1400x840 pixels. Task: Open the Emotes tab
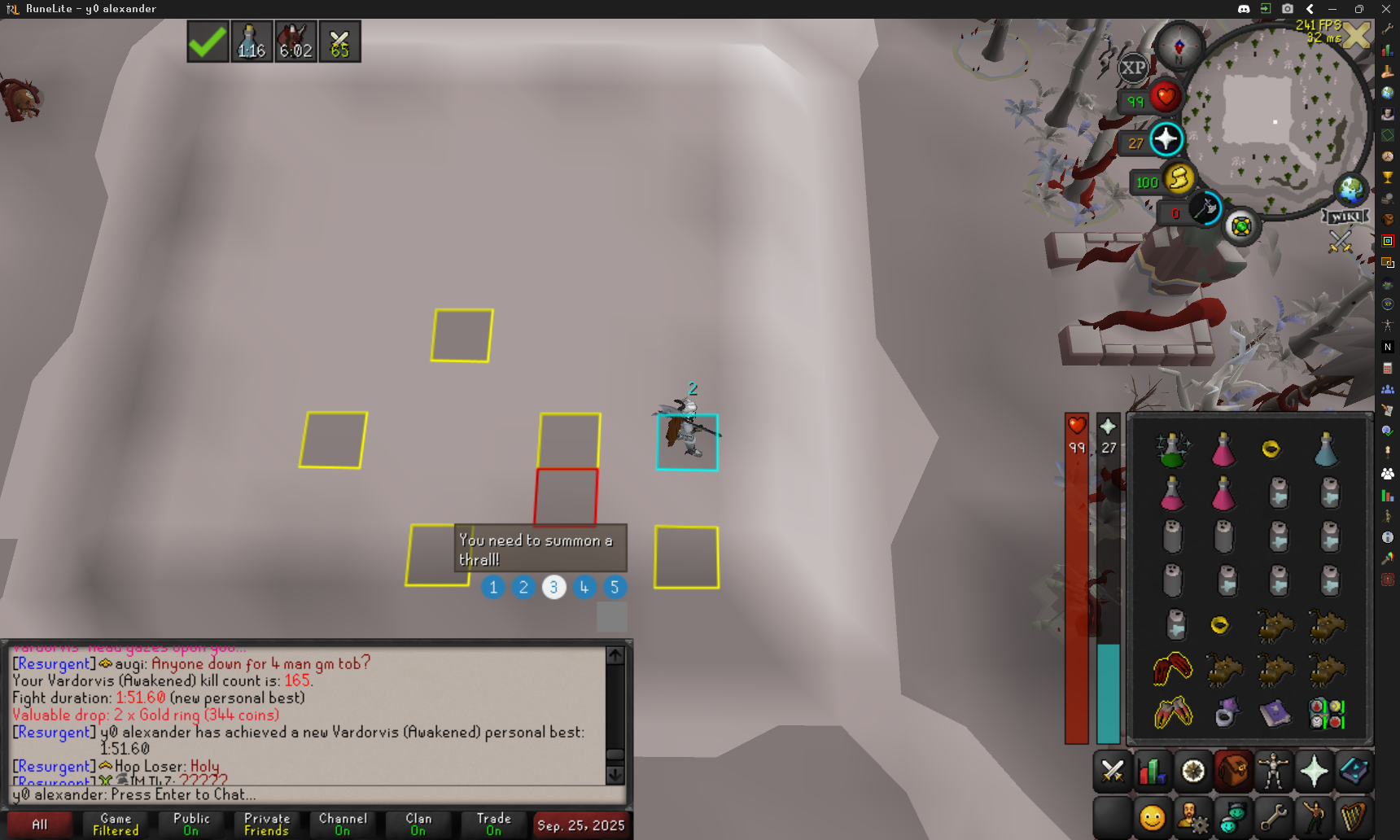(1313, 817)
